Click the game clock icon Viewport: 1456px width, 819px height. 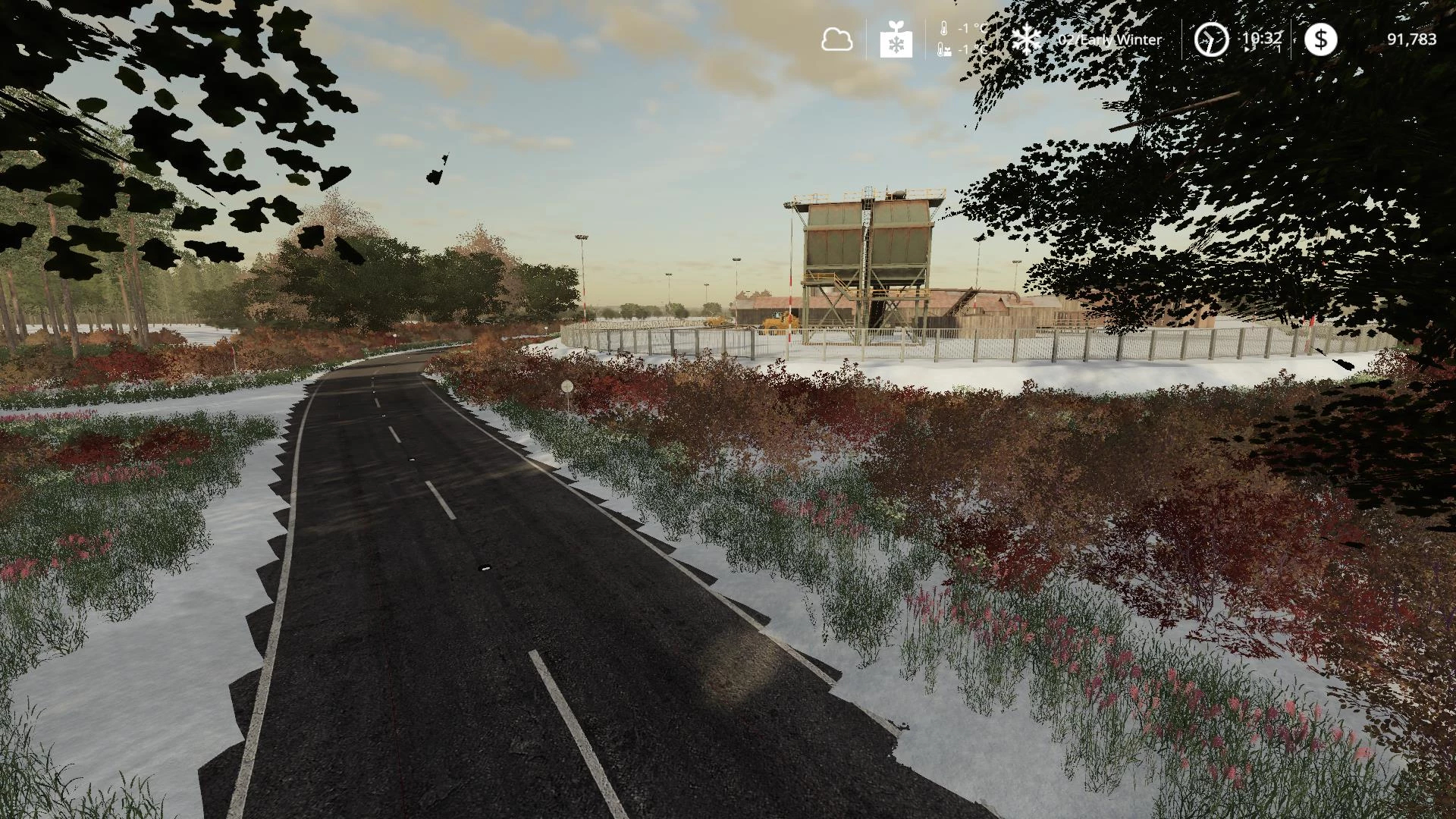1211,39
